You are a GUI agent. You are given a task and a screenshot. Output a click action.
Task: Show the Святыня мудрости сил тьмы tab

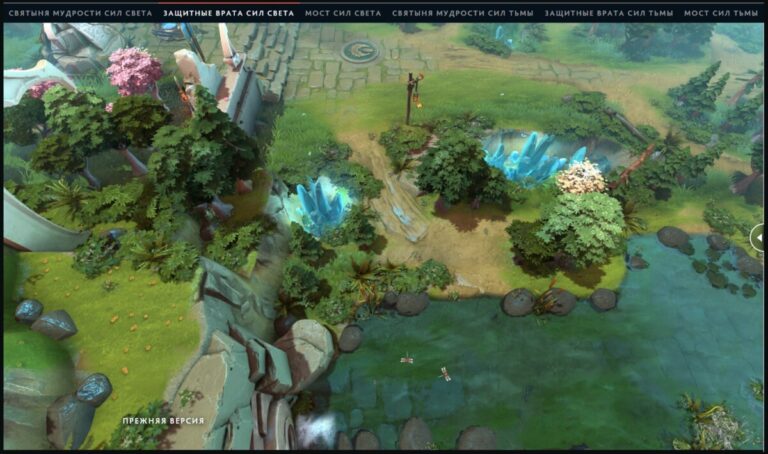pos(461,13)
